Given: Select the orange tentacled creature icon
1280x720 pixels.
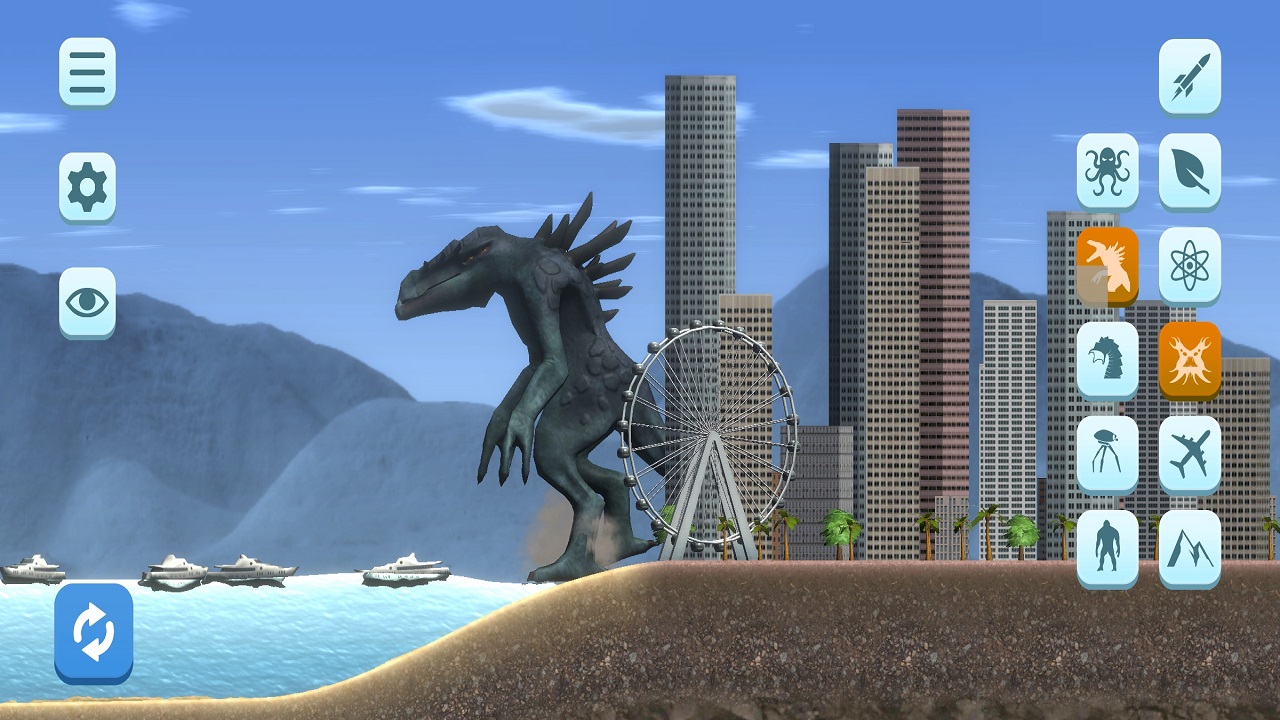Looking at the screenshot, I should coord(1189,359).
